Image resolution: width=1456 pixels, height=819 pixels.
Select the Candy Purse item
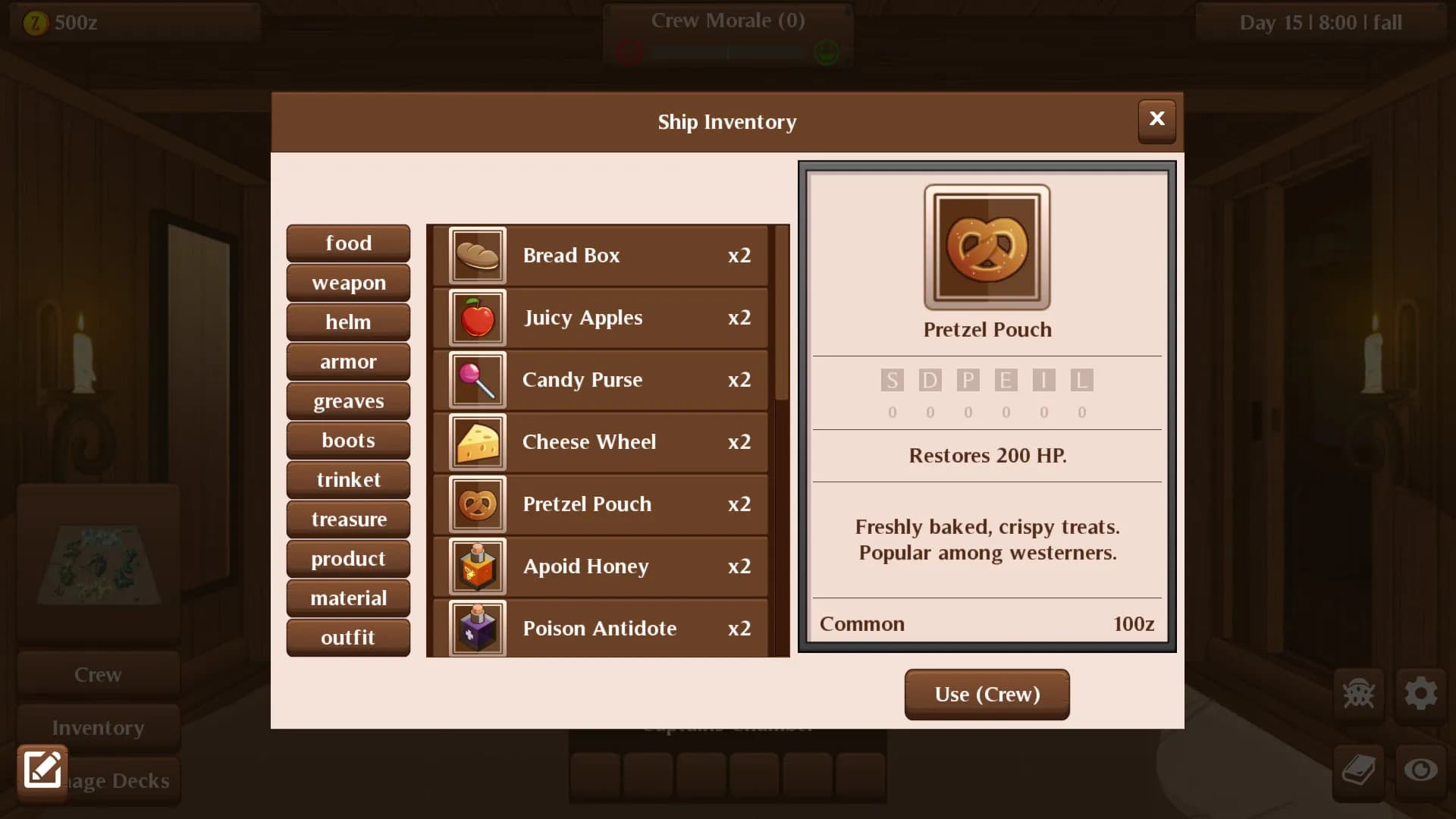pos(599,380)
